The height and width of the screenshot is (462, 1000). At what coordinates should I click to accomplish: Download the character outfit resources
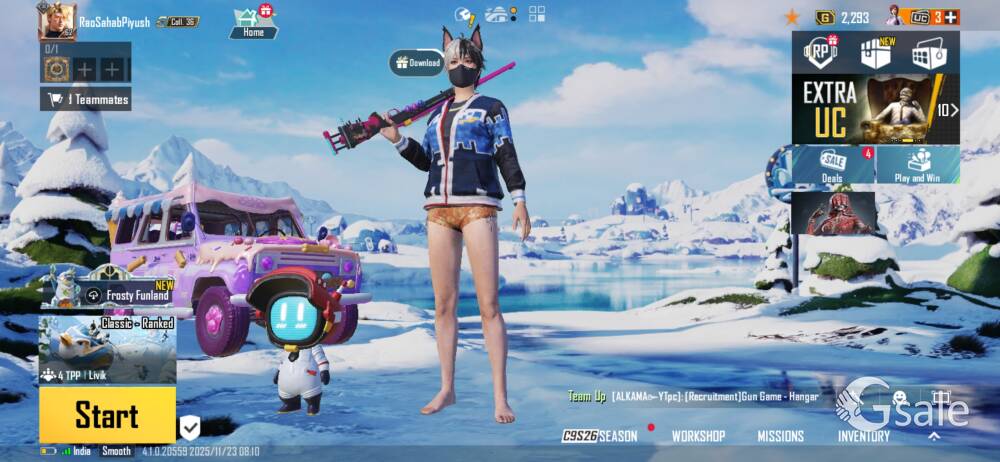417,63
